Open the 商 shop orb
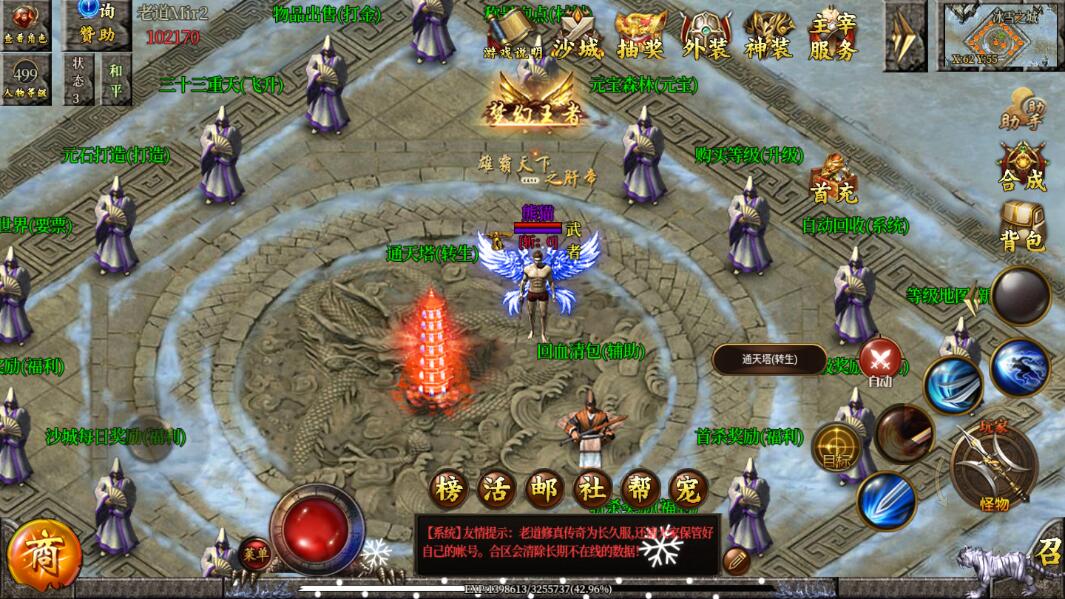 (x=42, y=555)
